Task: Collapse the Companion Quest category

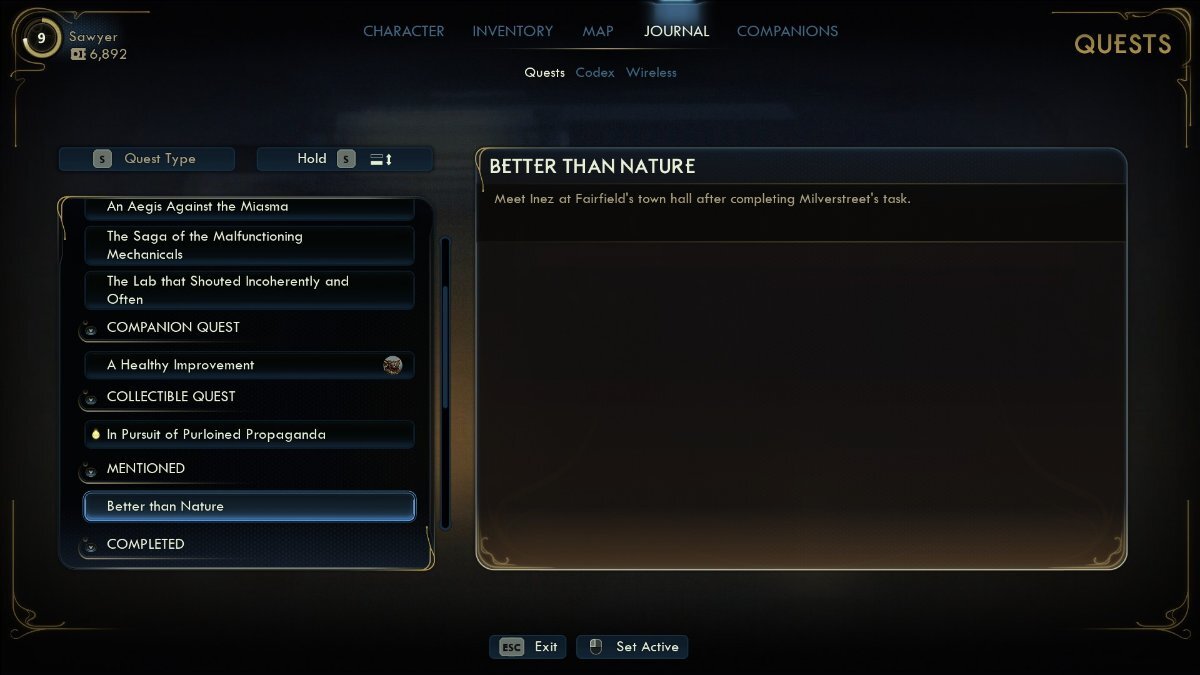Action: pyautogui.click(x=173, y=328)
